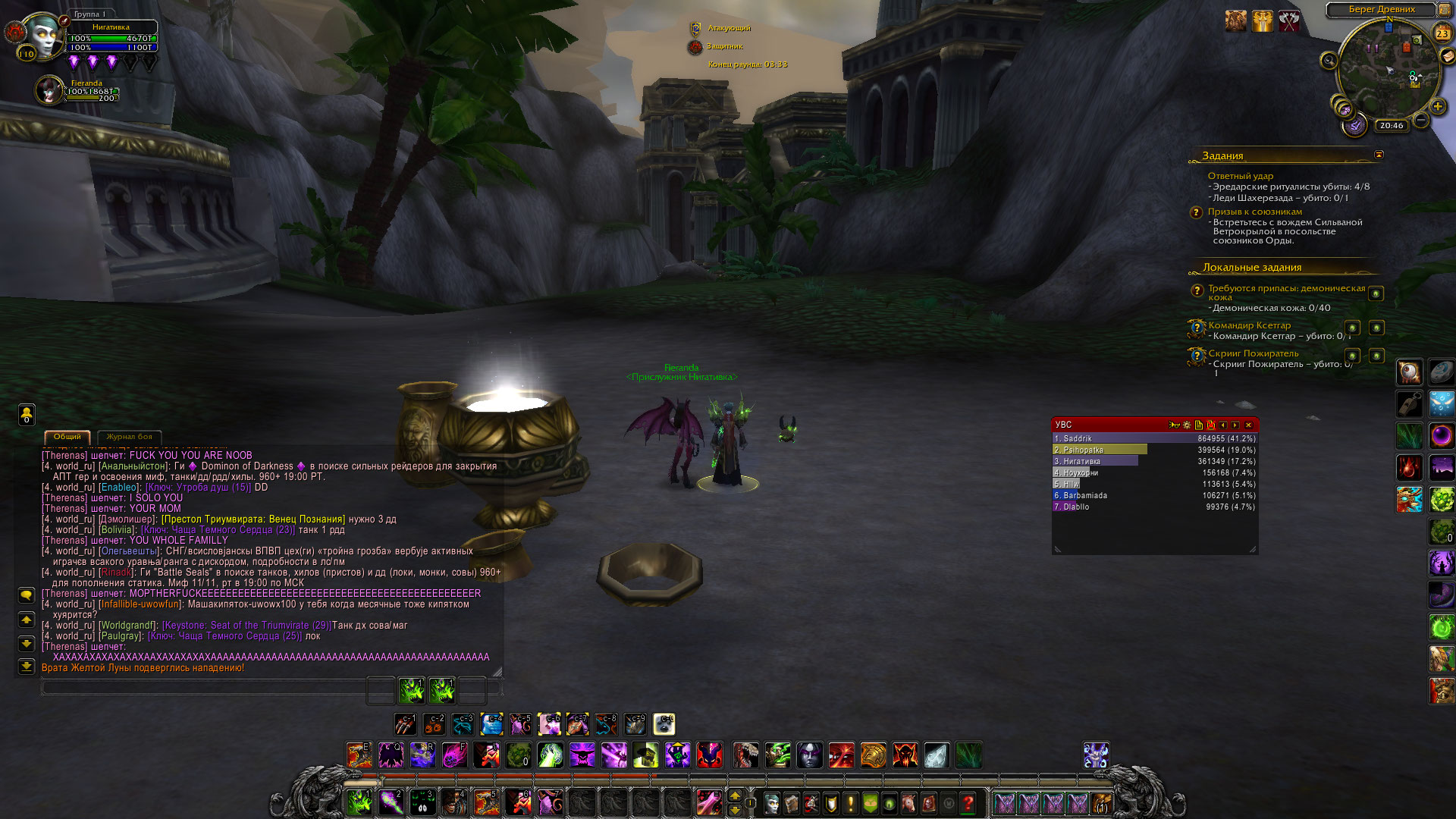Screen dimensions: 1456x819
Task: Zoom out the minimap with minus button
Action: pyautogui.click(x=1421, y=121)
